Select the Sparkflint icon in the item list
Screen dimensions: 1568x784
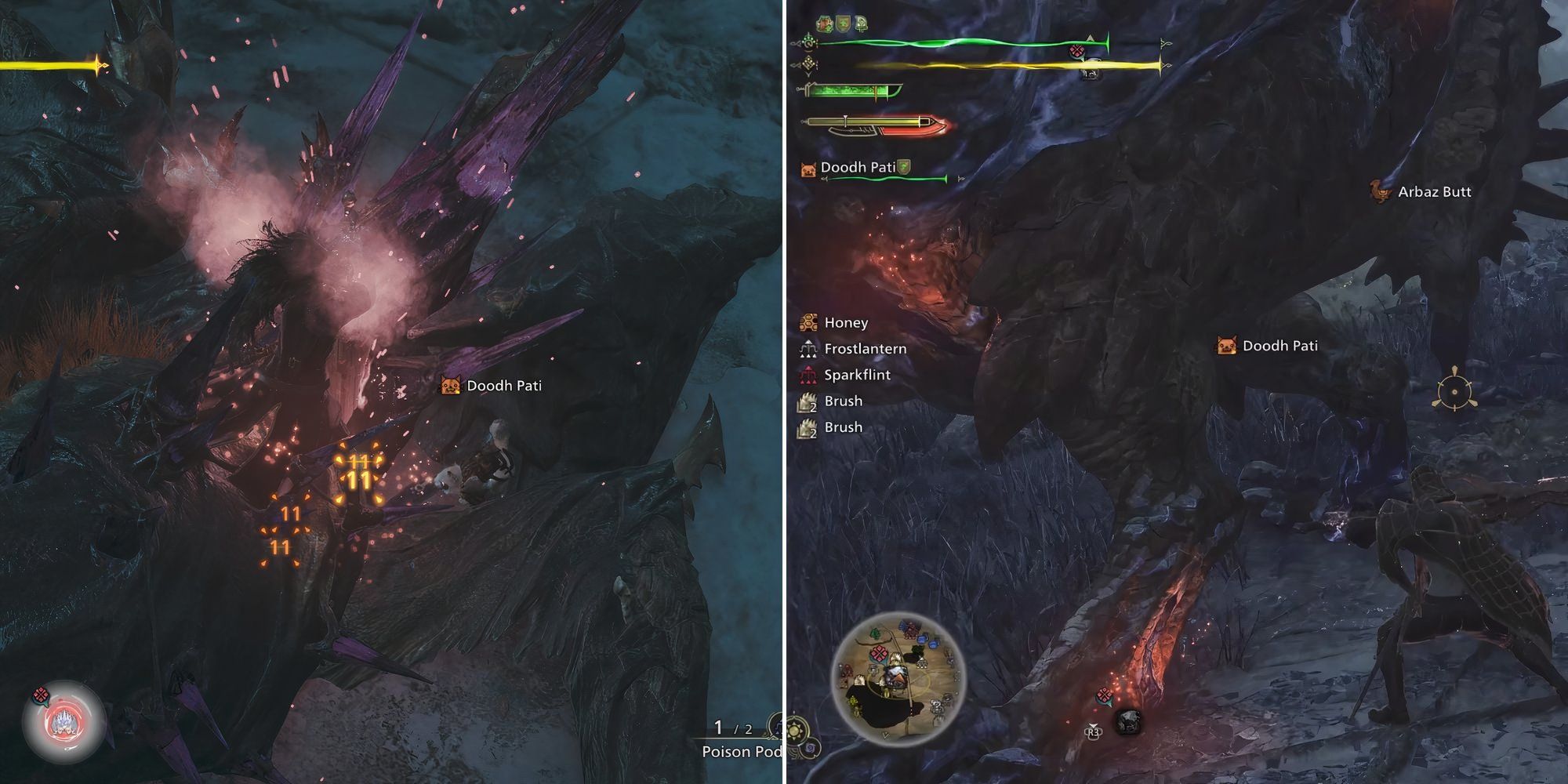[807, 374]
